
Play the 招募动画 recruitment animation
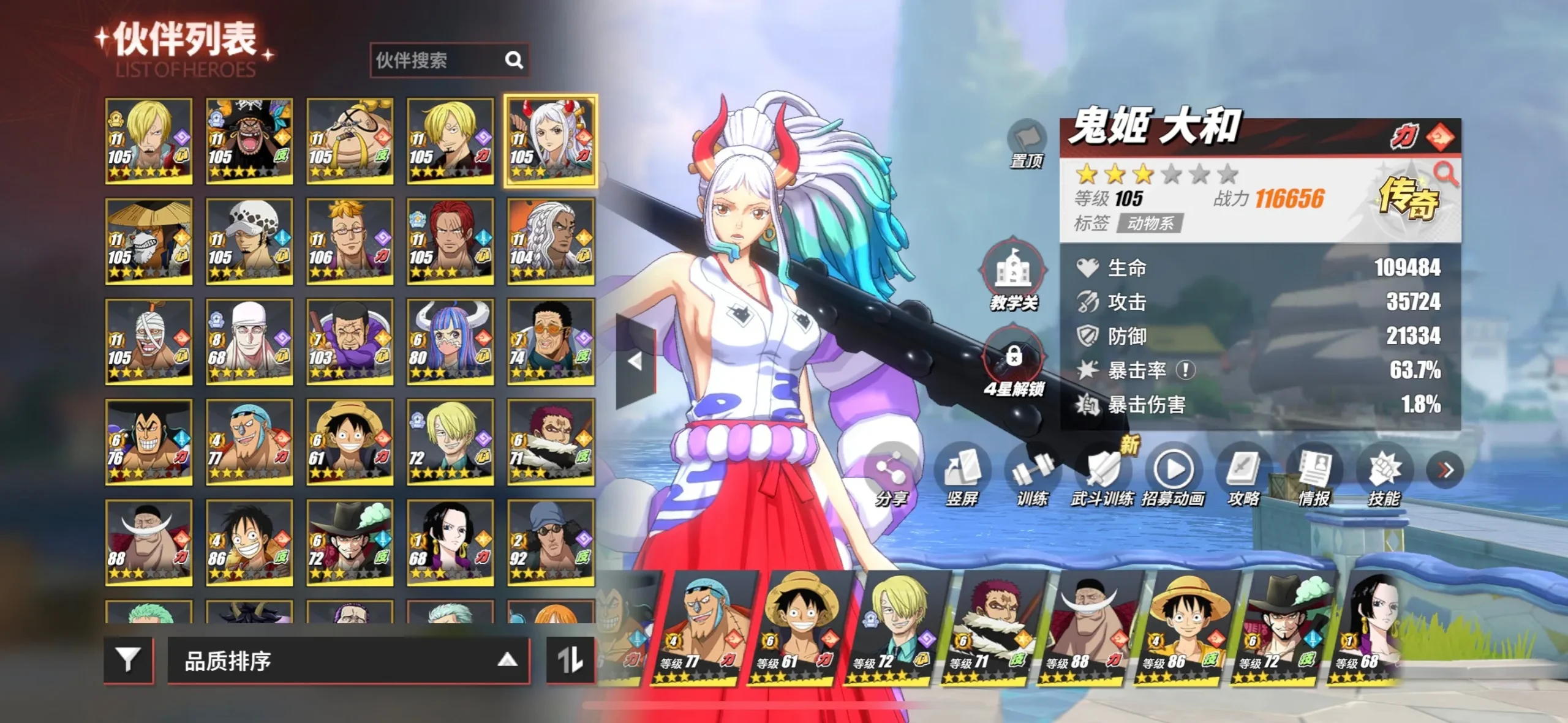(1173, 474)
